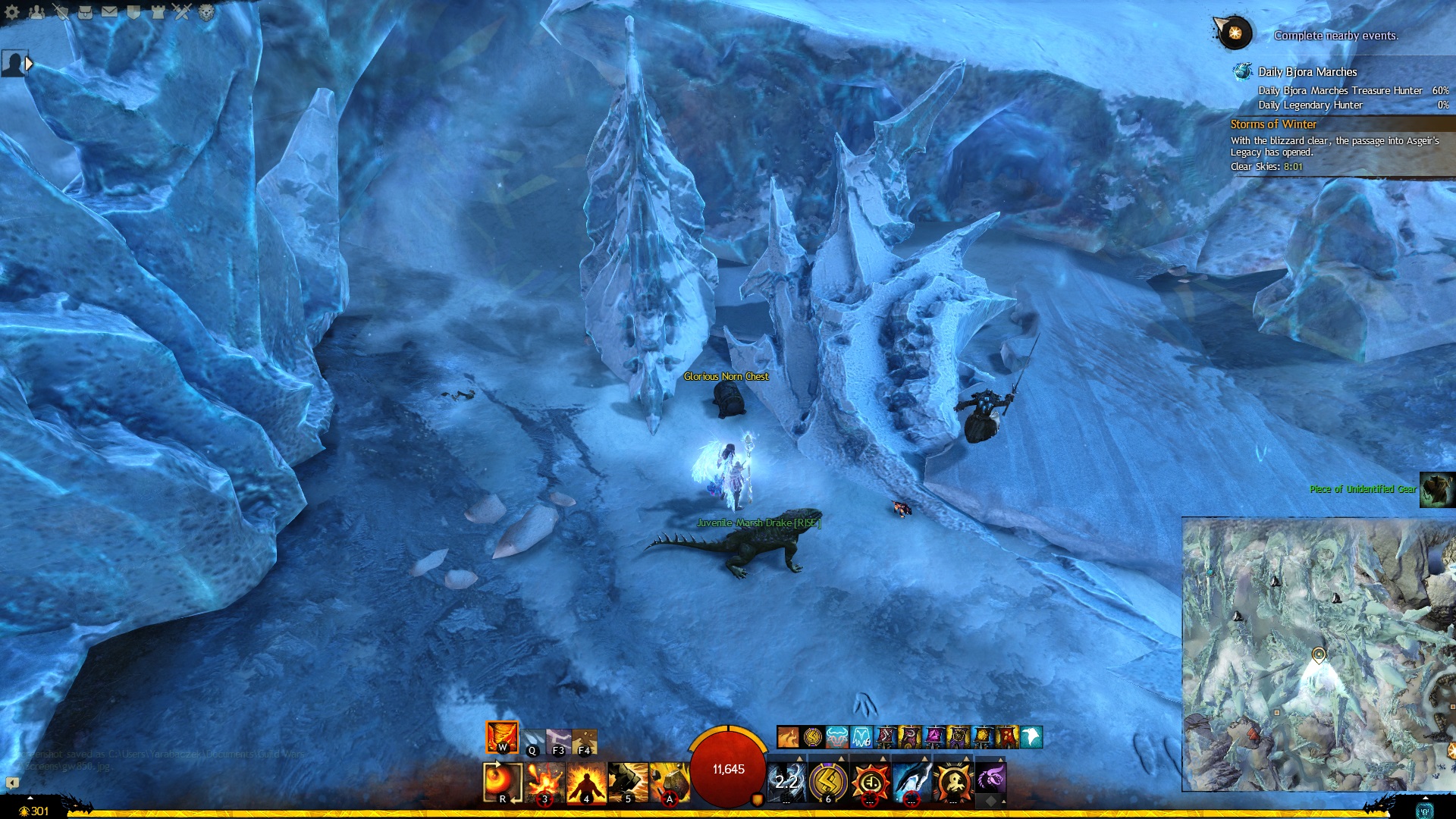Activate the burning figure skill on slot 4
The width and height of the screenshot is (1456, 819).
(x=586, y=782)
